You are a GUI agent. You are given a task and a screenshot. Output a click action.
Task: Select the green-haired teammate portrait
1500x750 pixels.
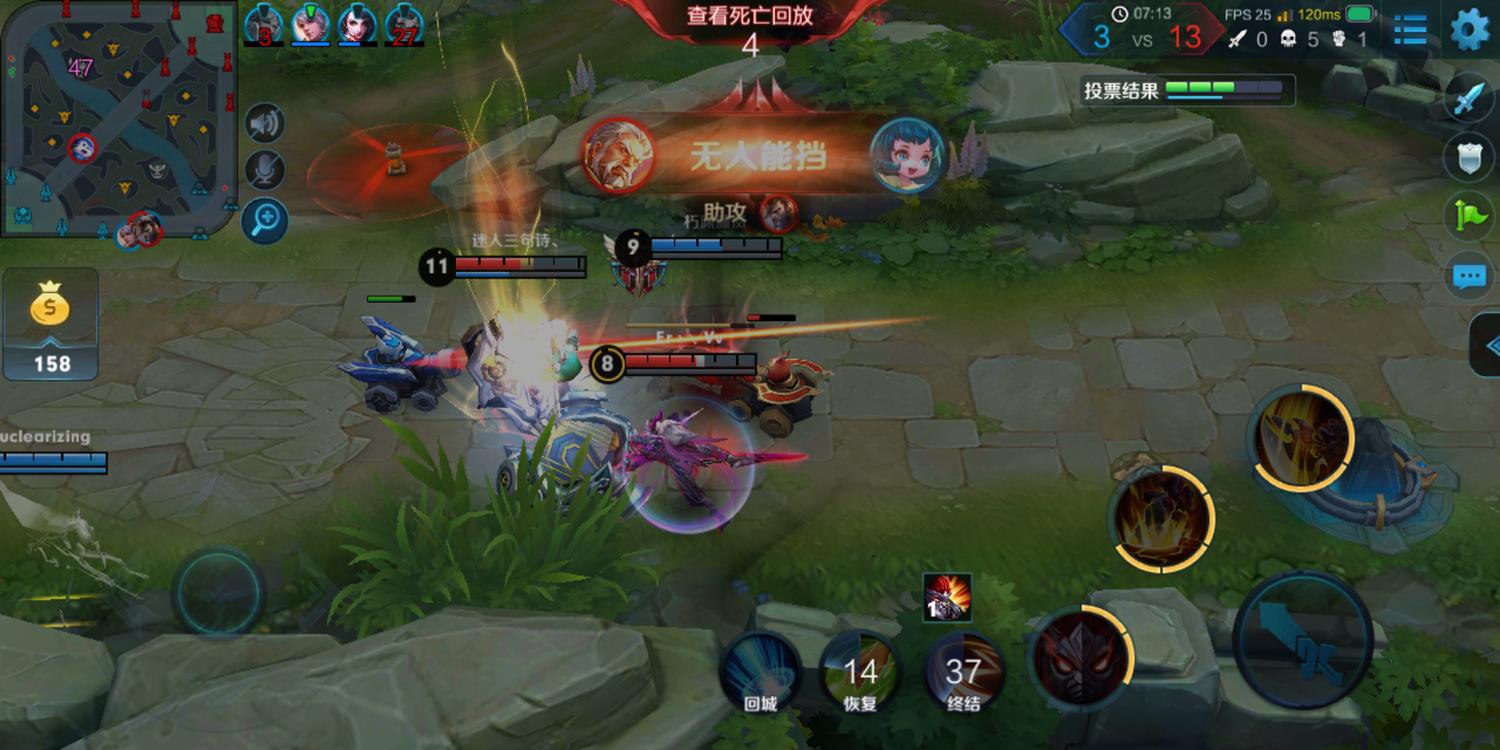coord(311,24)
